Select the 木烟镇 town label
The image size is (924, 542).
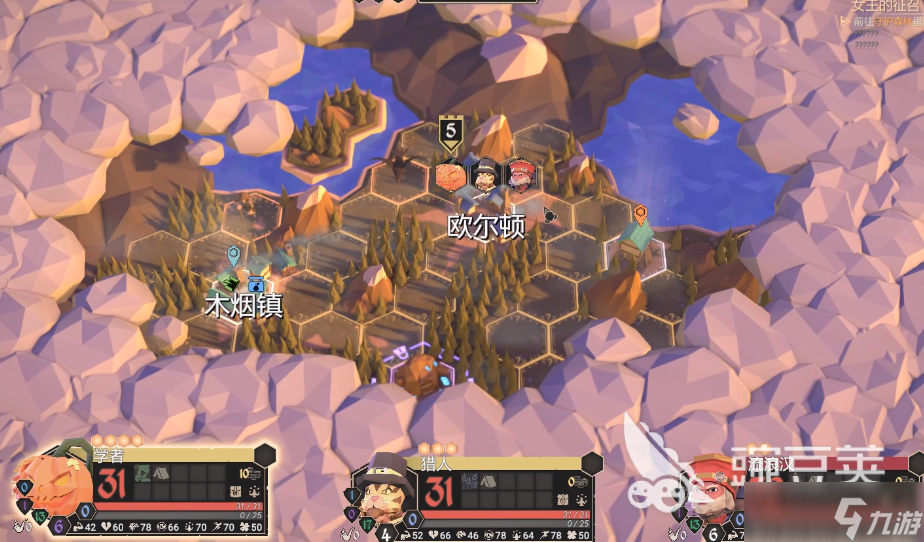(243, 305)
